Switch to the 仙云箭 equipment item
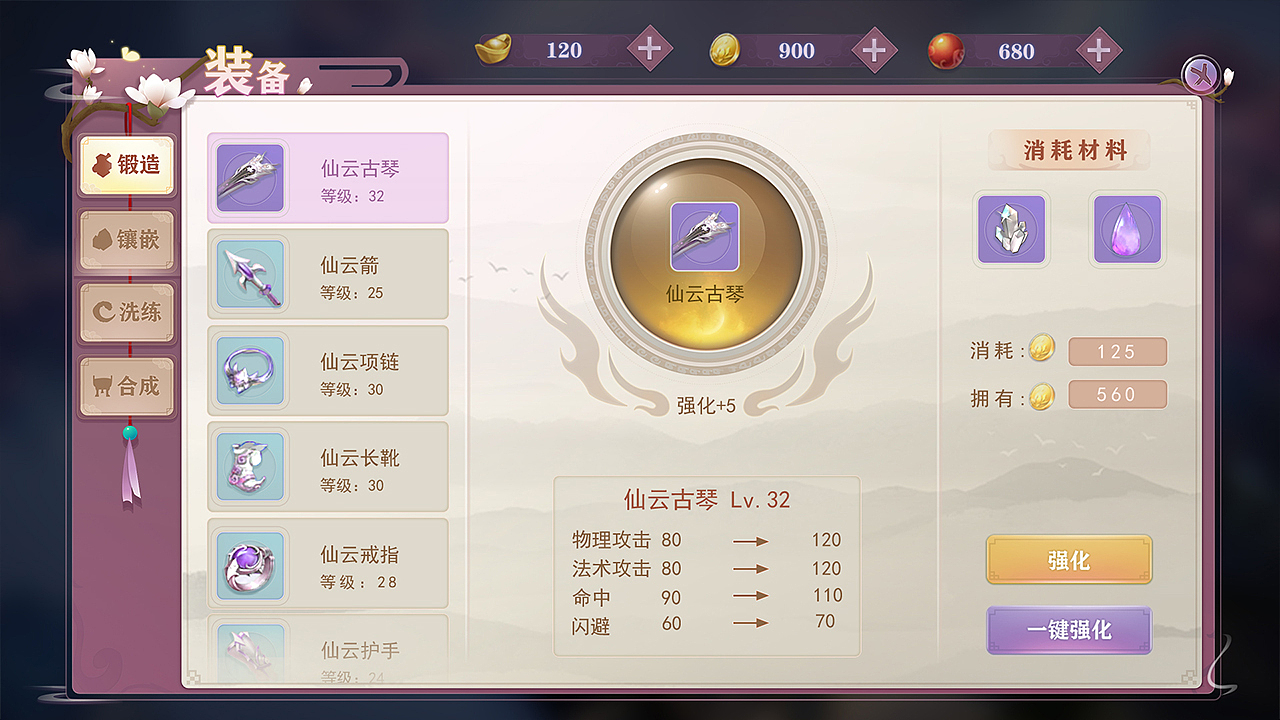The height and width of the screenshot is (720, 1280). (328, 273)
